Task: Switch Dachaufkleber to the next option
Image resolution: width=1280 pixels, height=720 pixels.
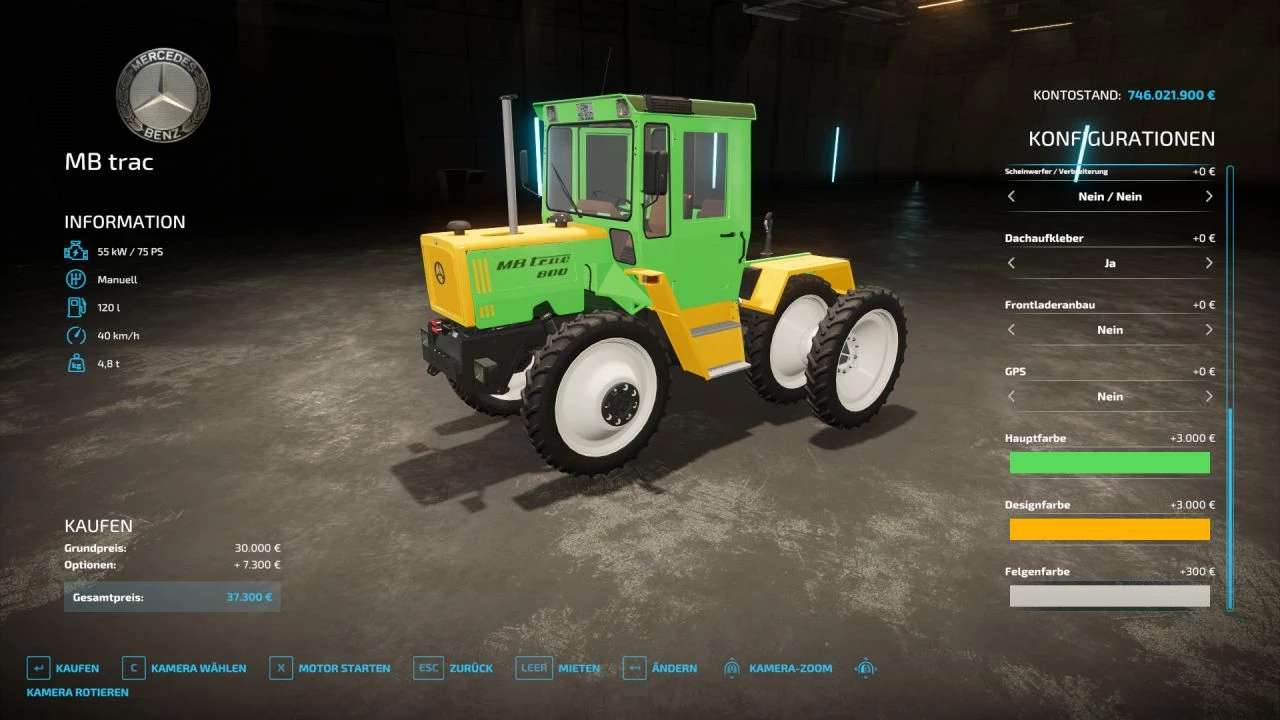Action: point(1208,263)
